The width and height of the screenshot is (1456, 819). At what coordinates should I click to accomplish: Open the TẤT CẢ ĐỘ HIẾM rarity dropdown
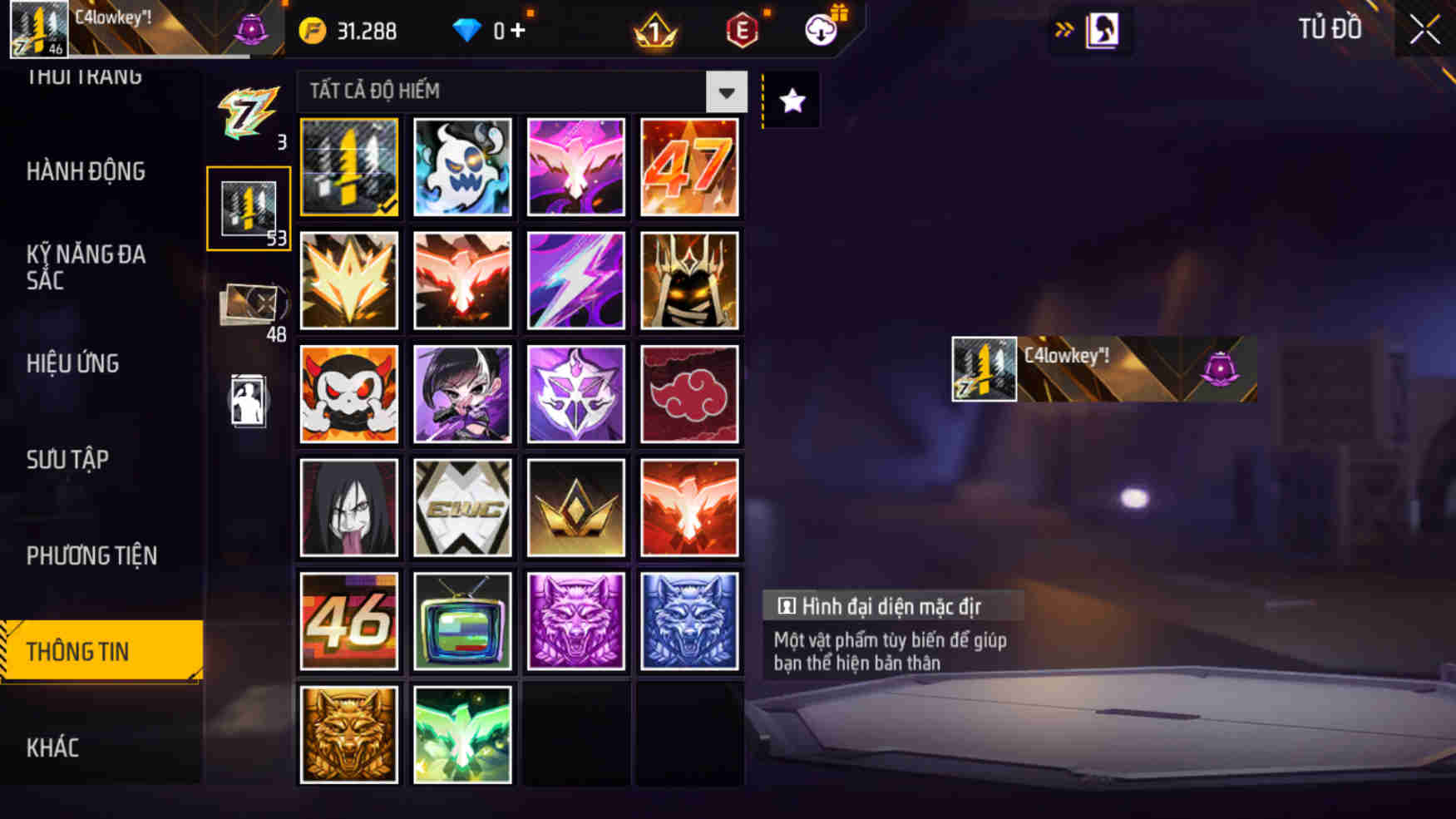(516, 92)
